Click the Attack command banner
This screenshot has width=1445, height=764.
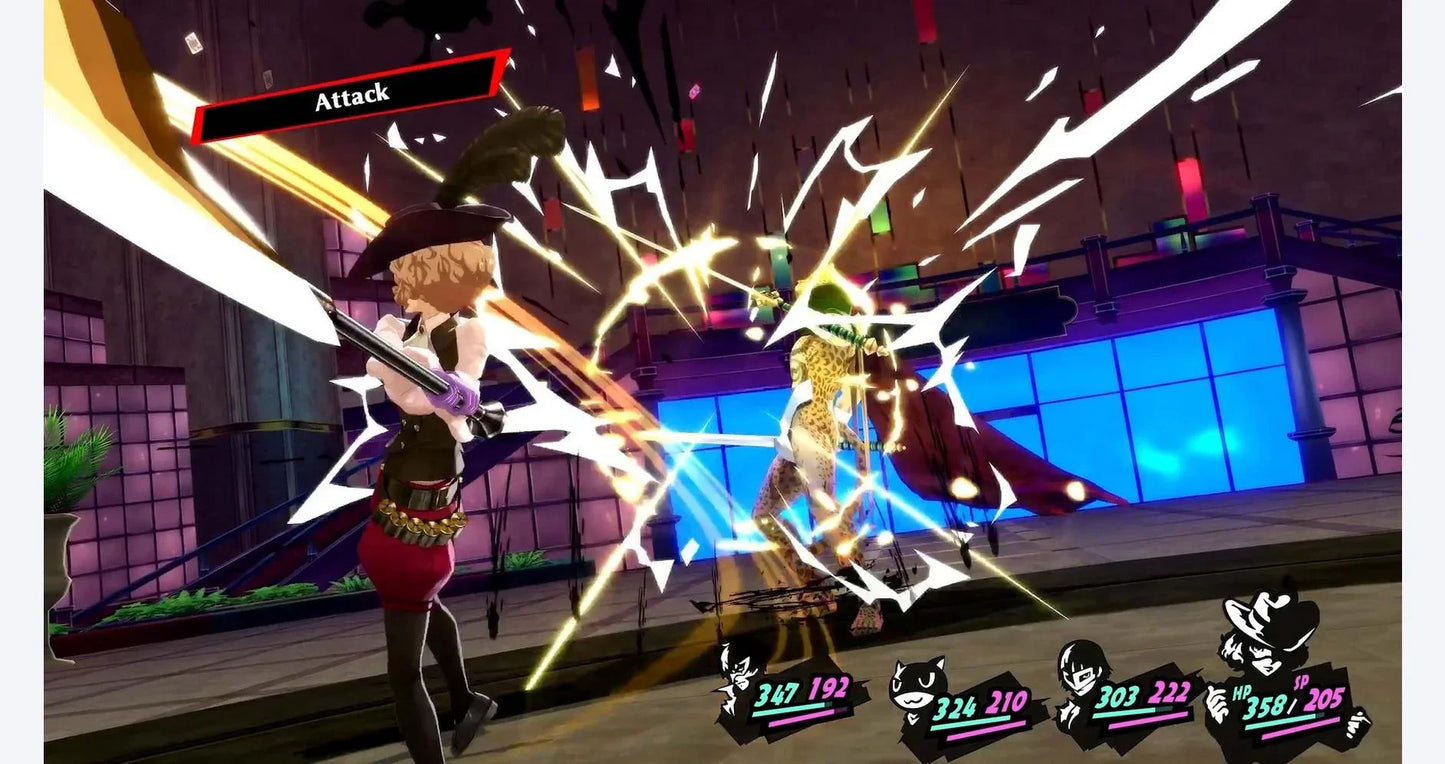pos(351,97)
